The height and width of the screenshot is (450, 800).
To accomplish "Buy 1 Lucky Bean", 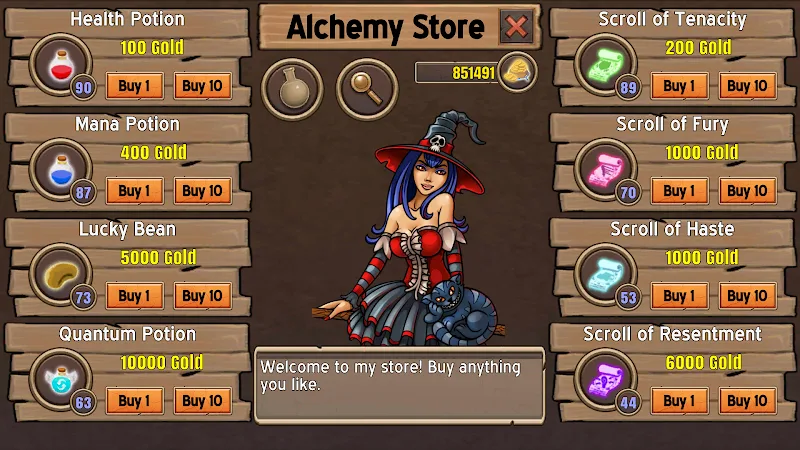I will click(x=135, y=296).
